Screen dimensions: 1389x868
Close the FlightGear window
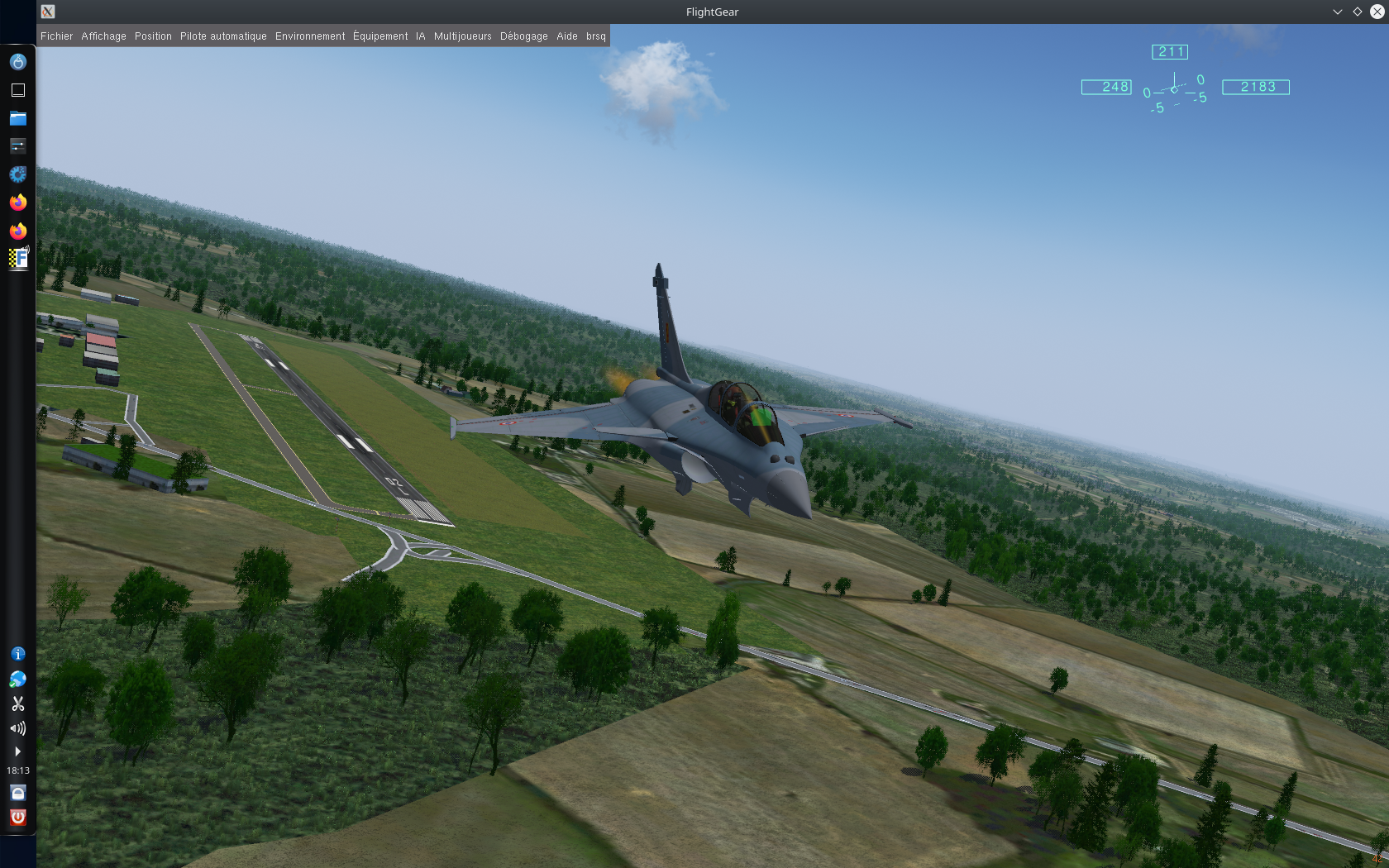[1376, 12]
